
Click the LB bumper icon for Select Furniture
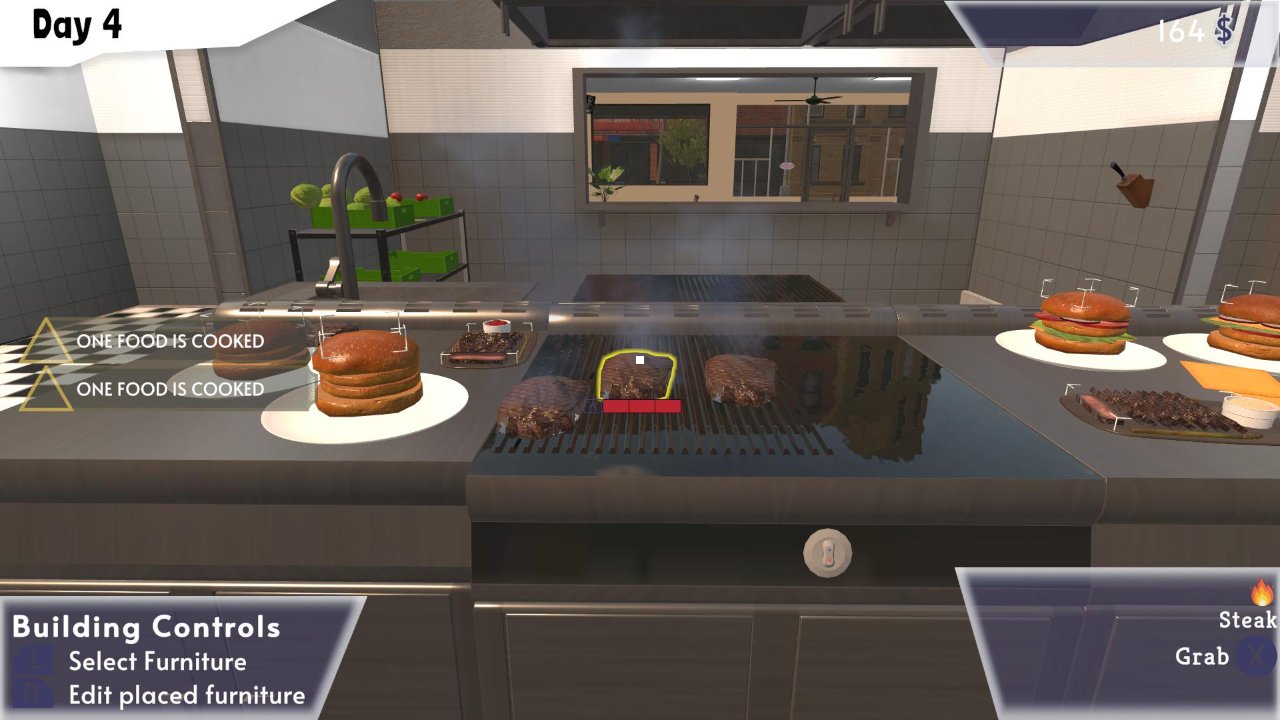(32, 662)
